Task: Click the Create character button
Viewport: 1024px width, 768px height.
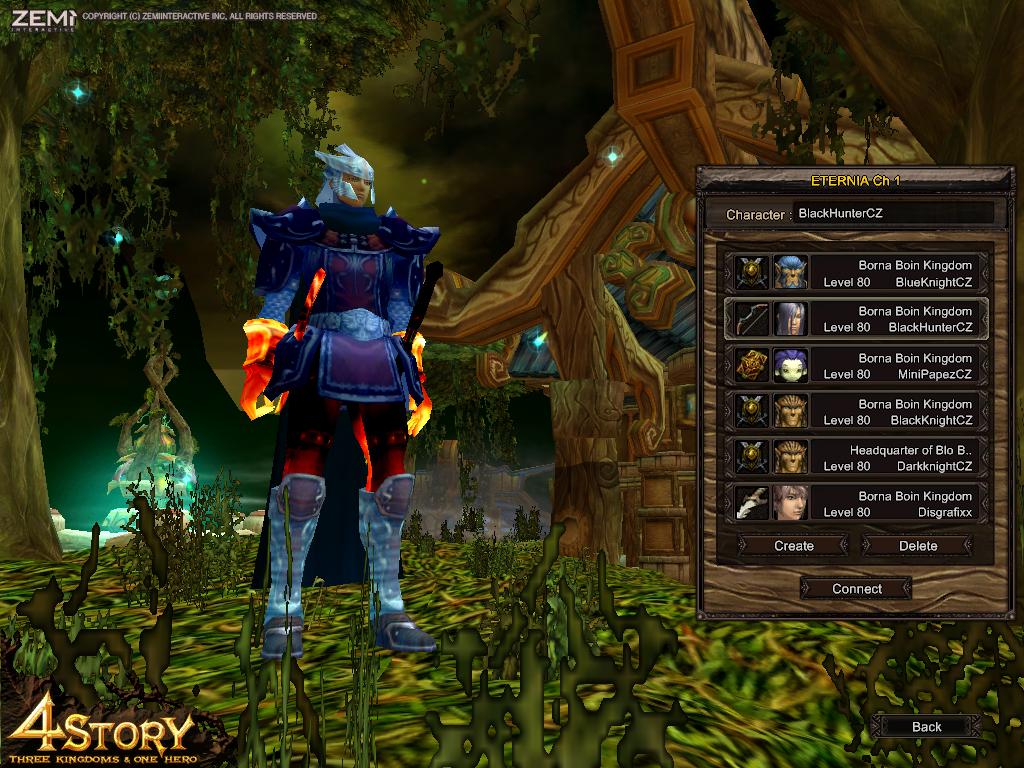Action: (x=794, y=546)
